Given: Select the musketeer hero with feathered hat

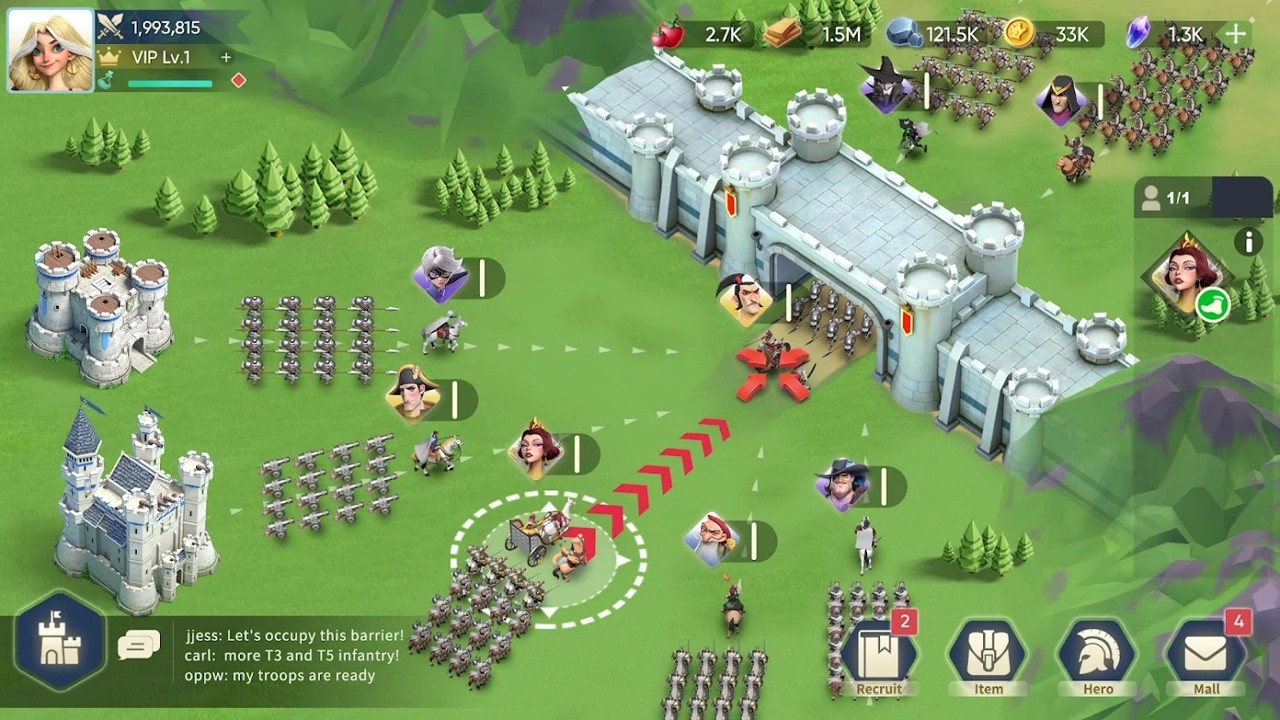Looking at the screenshot, I should click(842, 484).
